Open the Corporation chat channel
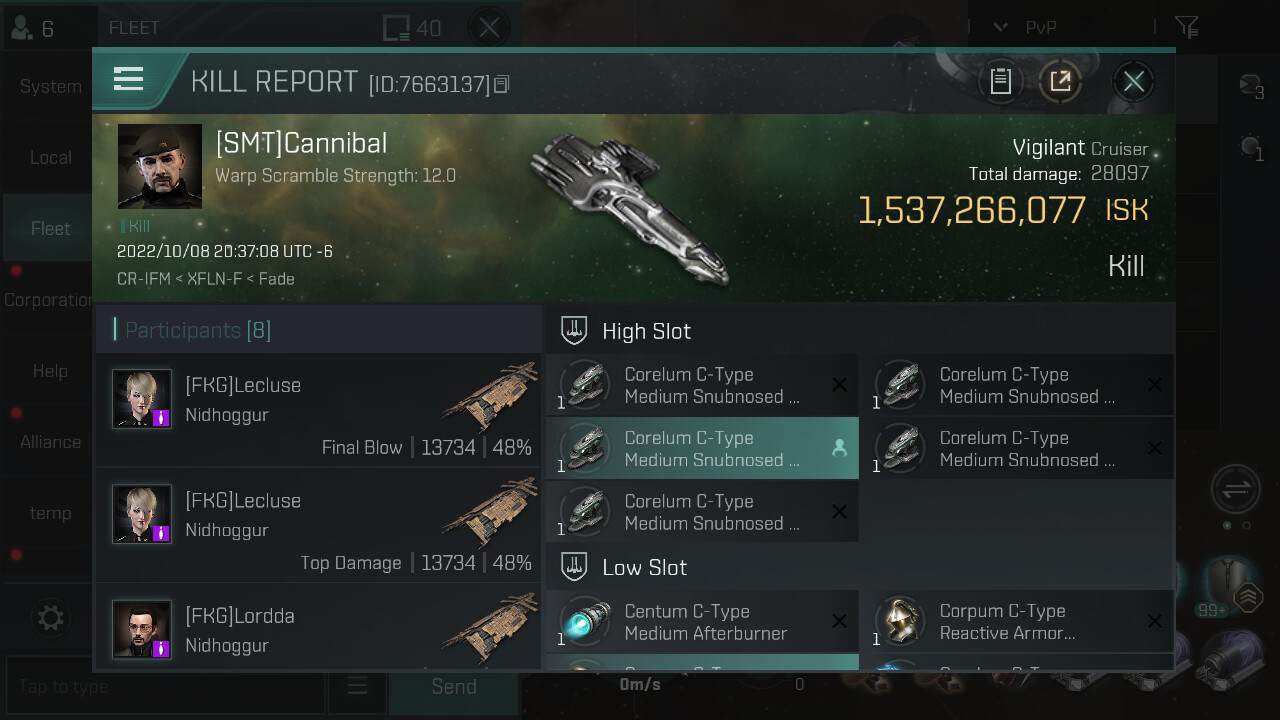This screenshot has height=720, width=1280. 48,300
